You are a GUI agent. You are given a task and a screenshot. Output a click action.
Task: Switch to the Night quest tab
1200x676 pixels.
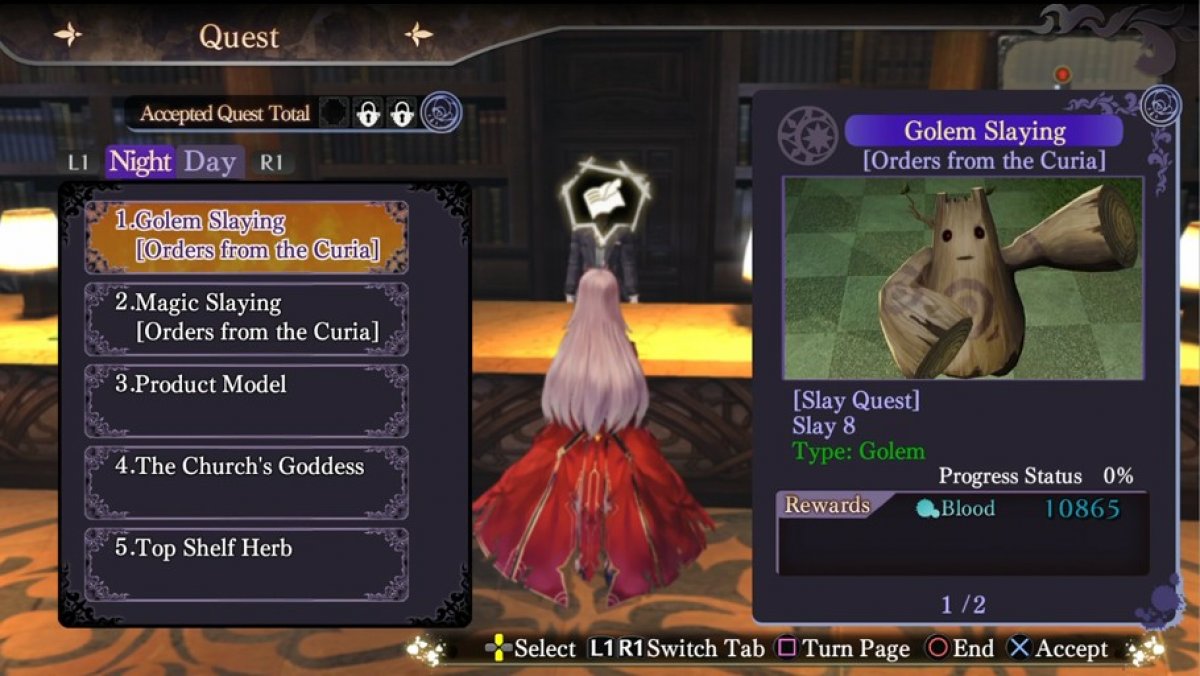tap(140, 162)
